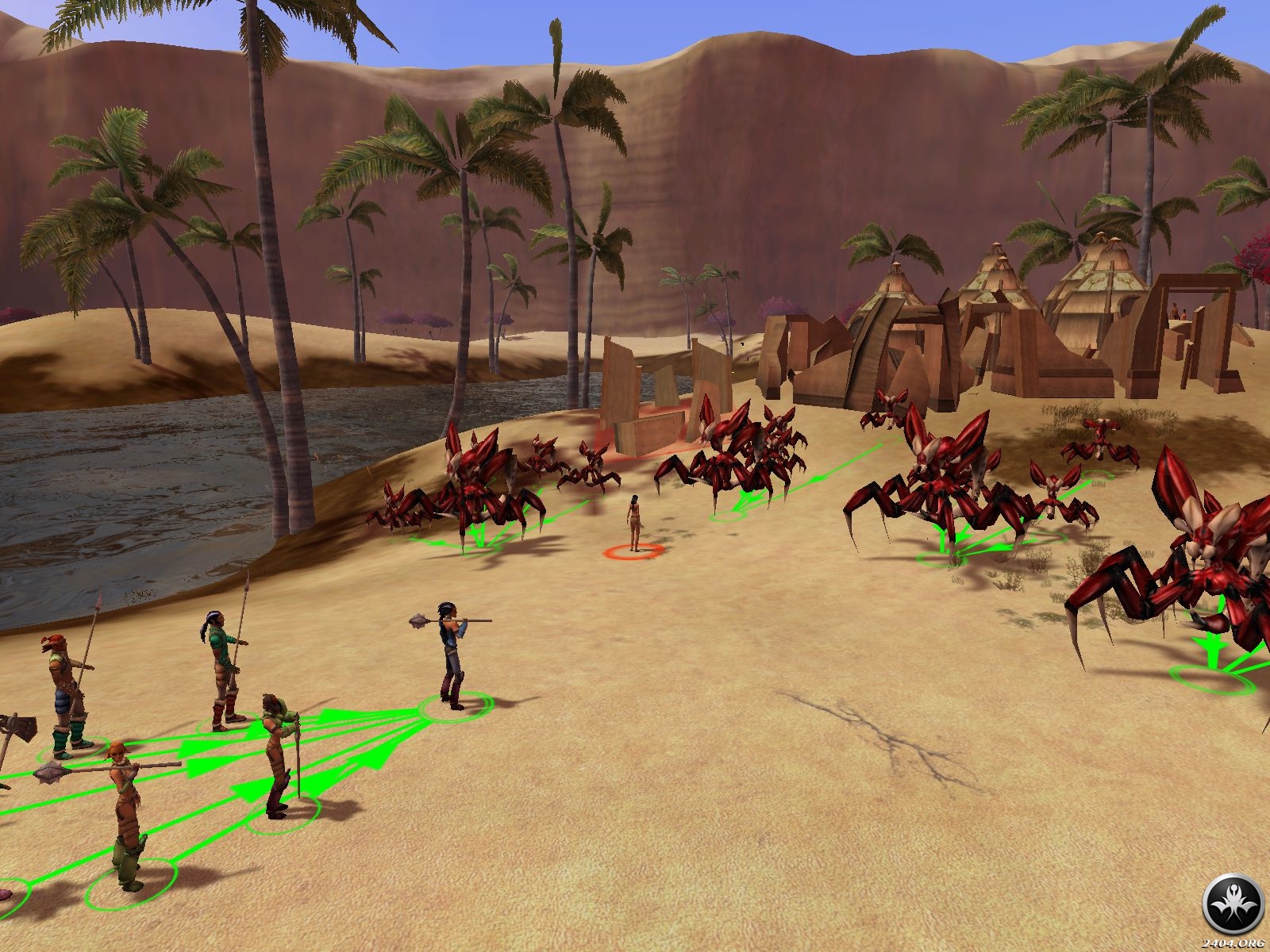Select the woman standing in the orange ring

(x=634, y=522)
